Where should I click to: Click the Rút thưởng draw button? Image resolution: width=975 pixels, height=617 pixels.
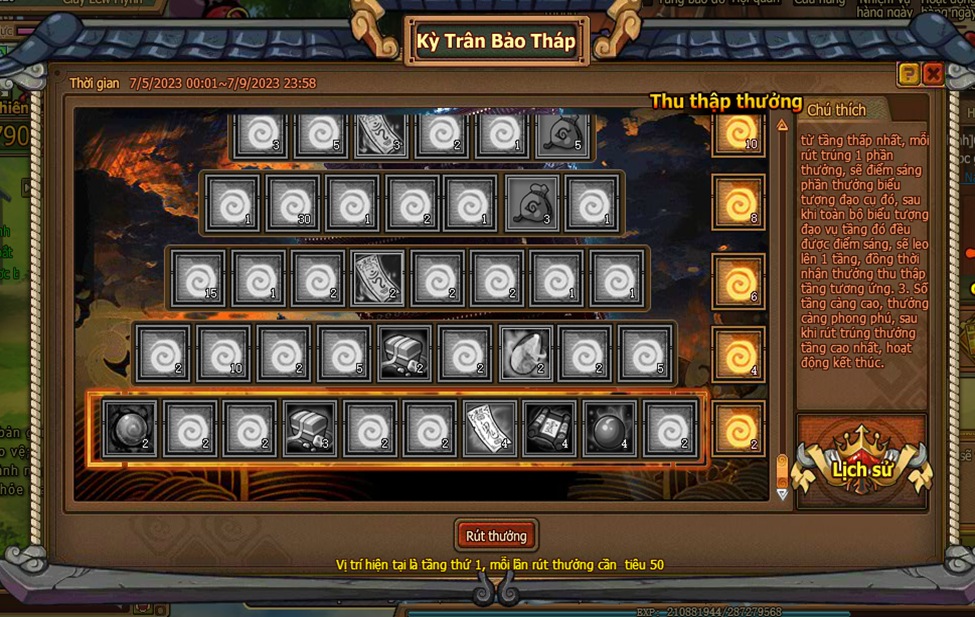(496, 536)
